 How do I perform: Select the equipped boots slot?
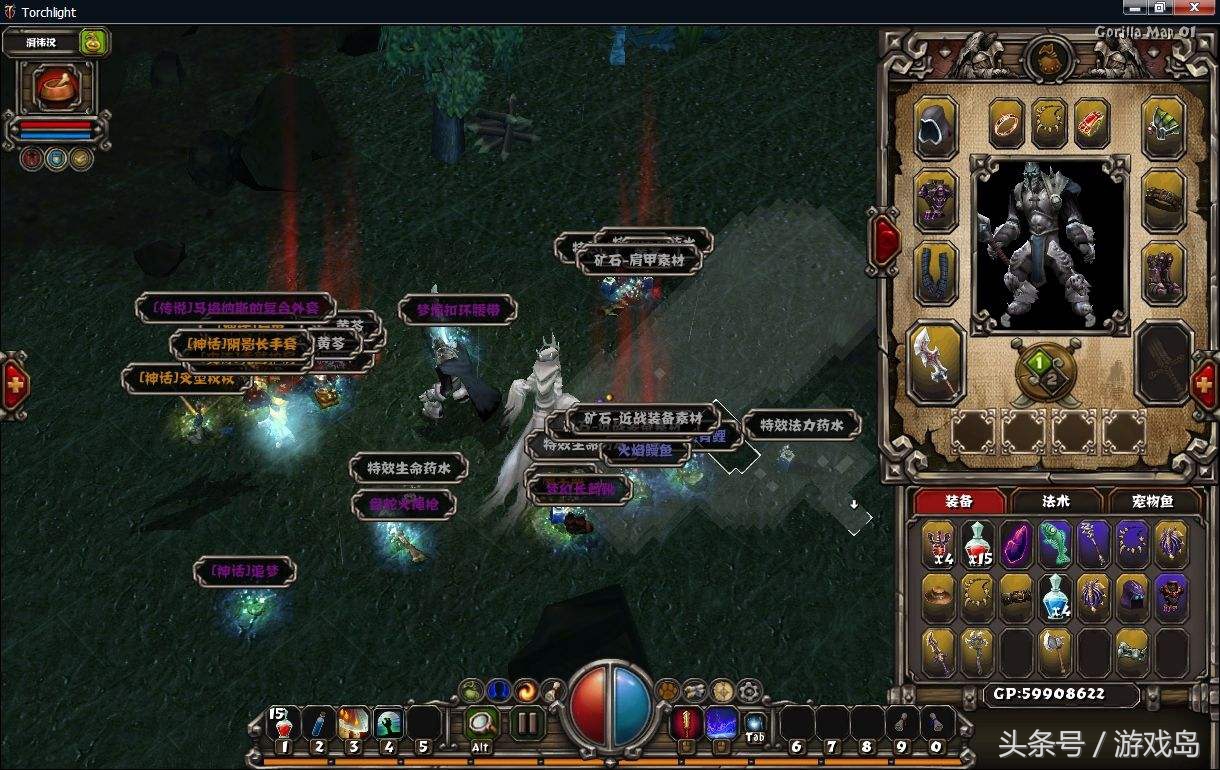[1163, 272]
